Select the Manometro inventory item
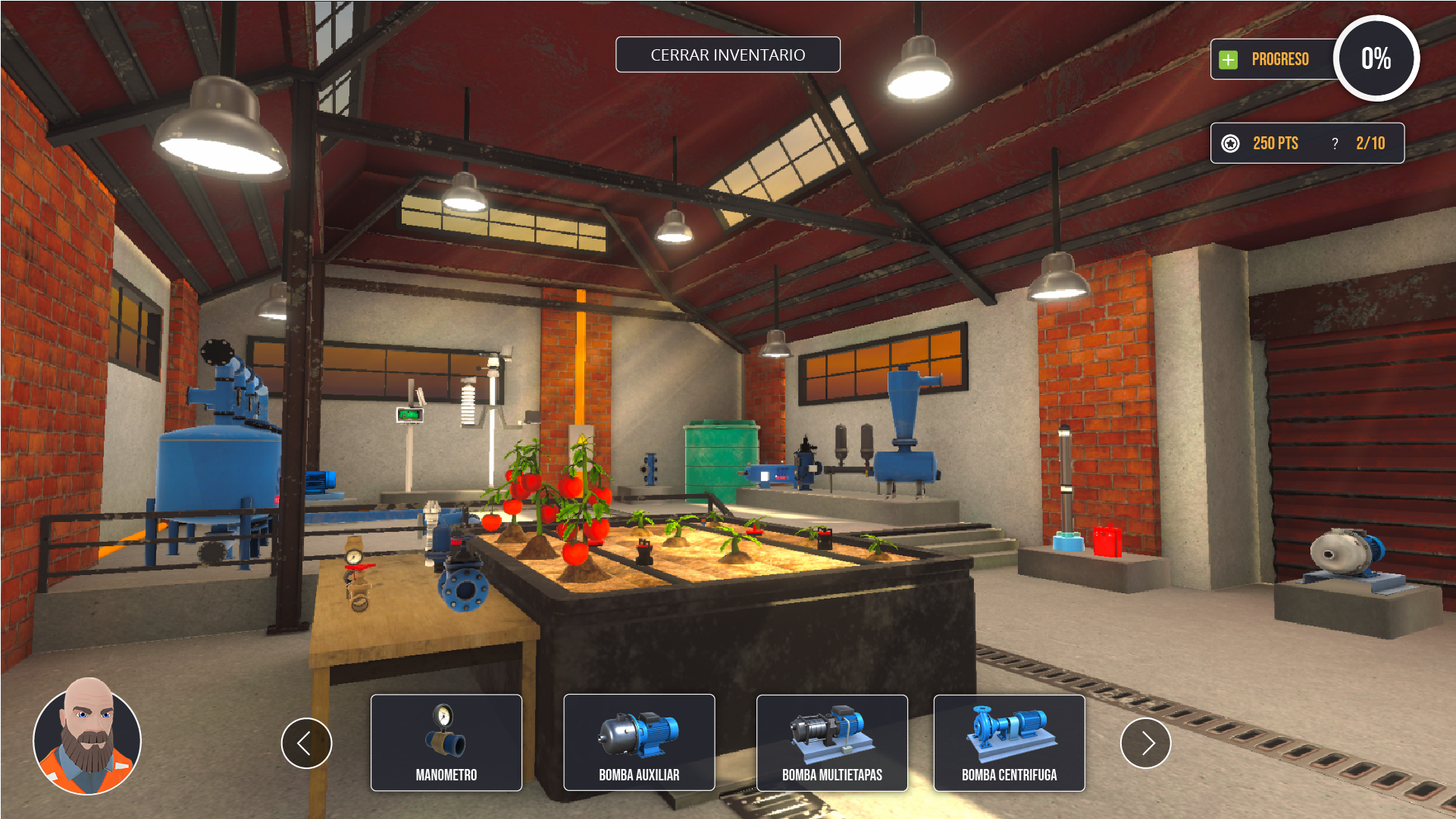Screen dimensions: 1456x819 446,742
